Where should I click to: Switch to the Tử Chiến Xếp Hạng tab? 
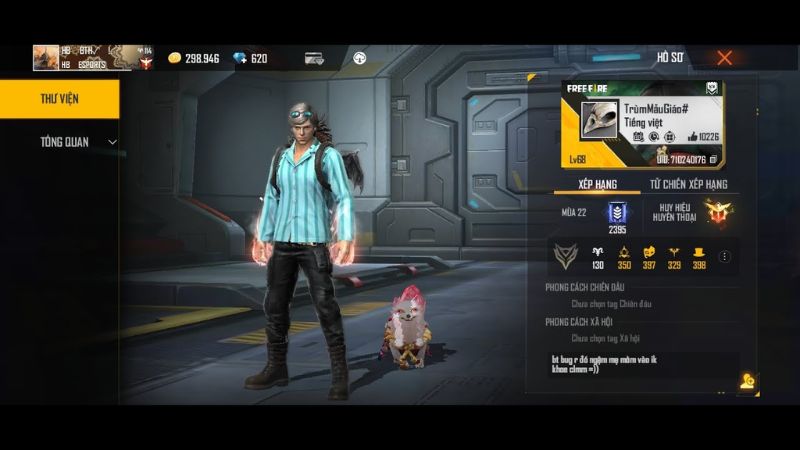pos(688,185)
